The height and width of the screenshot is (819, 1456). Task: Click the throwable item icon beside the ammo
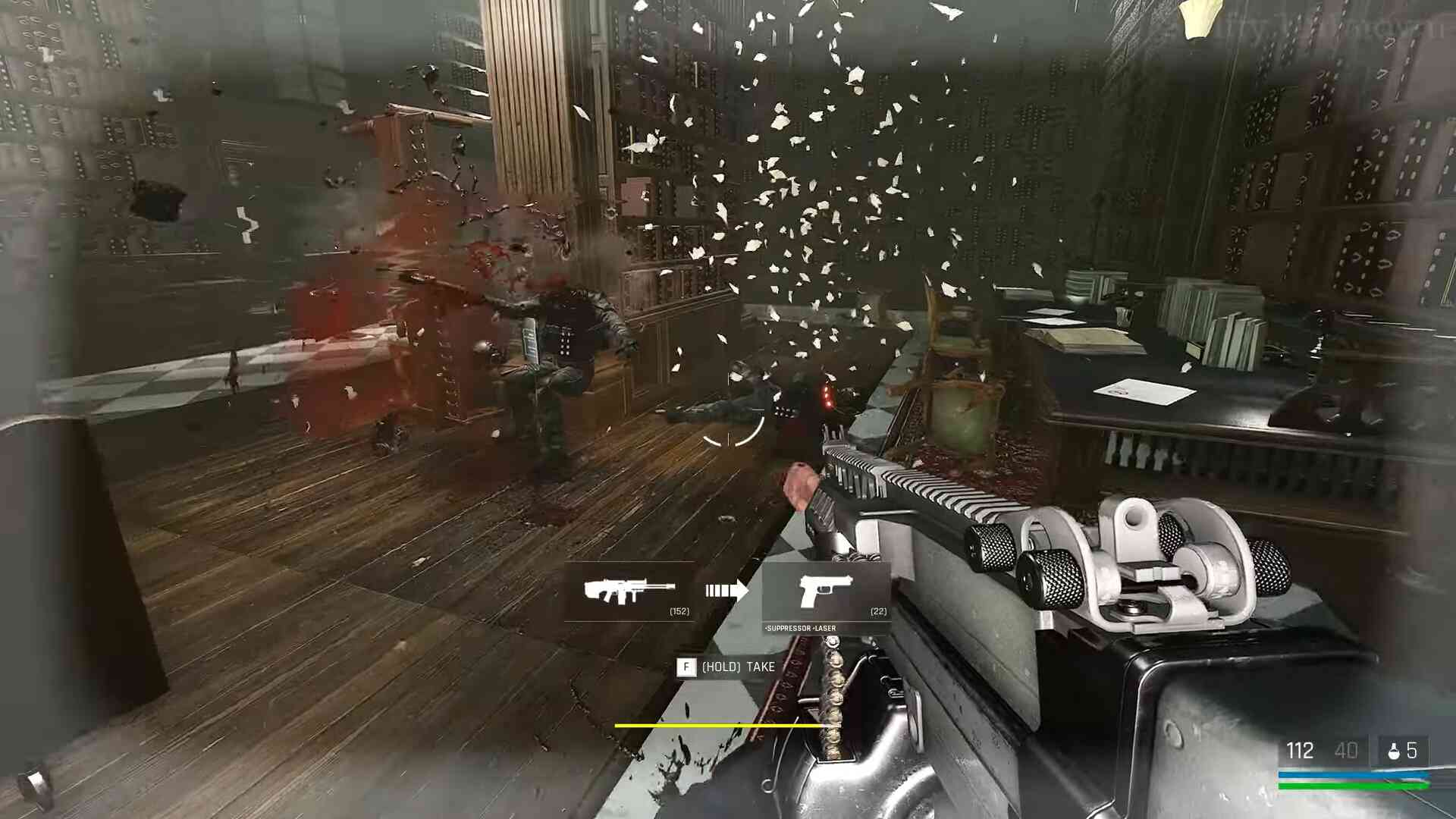1393,752
